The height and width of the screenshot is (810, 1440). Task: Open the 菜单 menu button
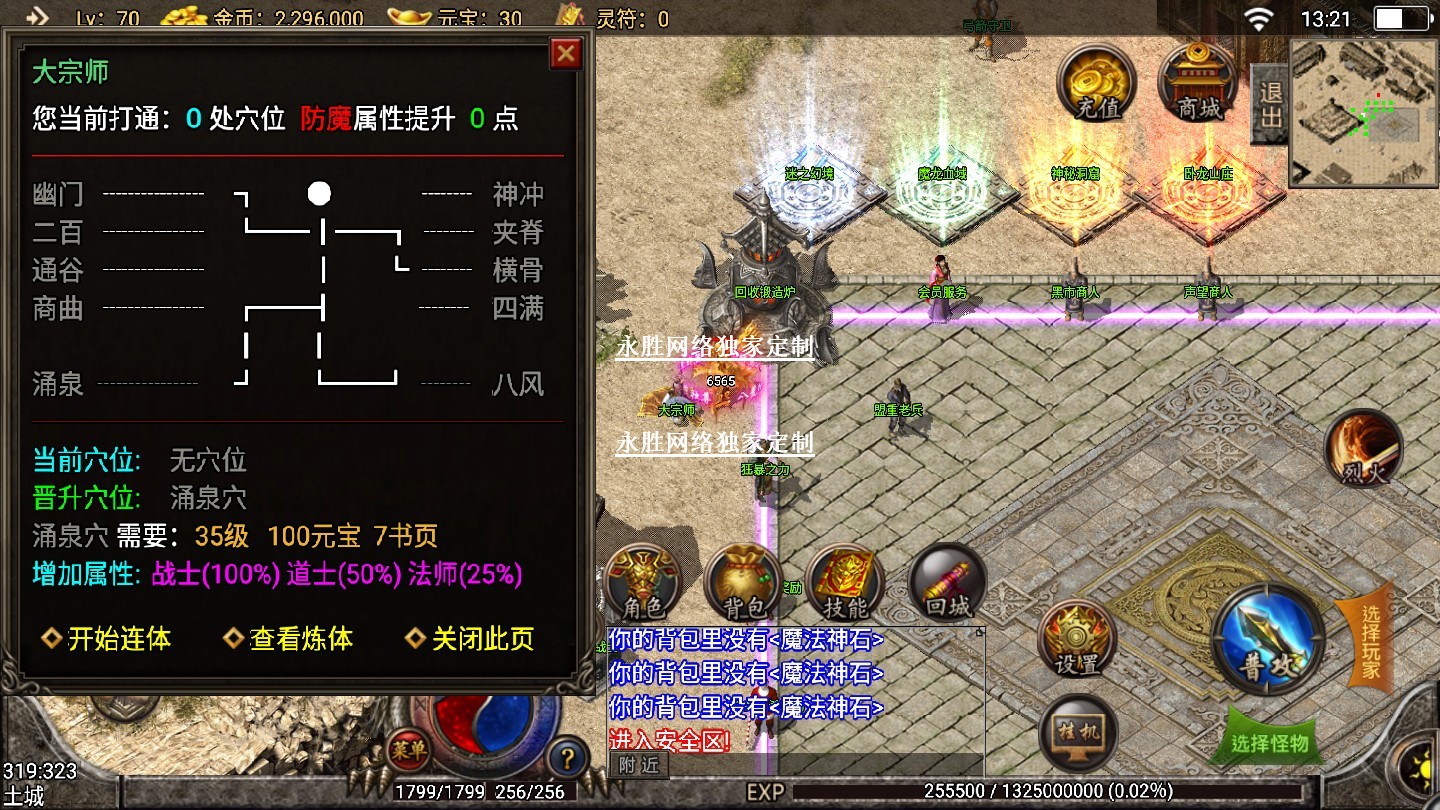[408, 749]
